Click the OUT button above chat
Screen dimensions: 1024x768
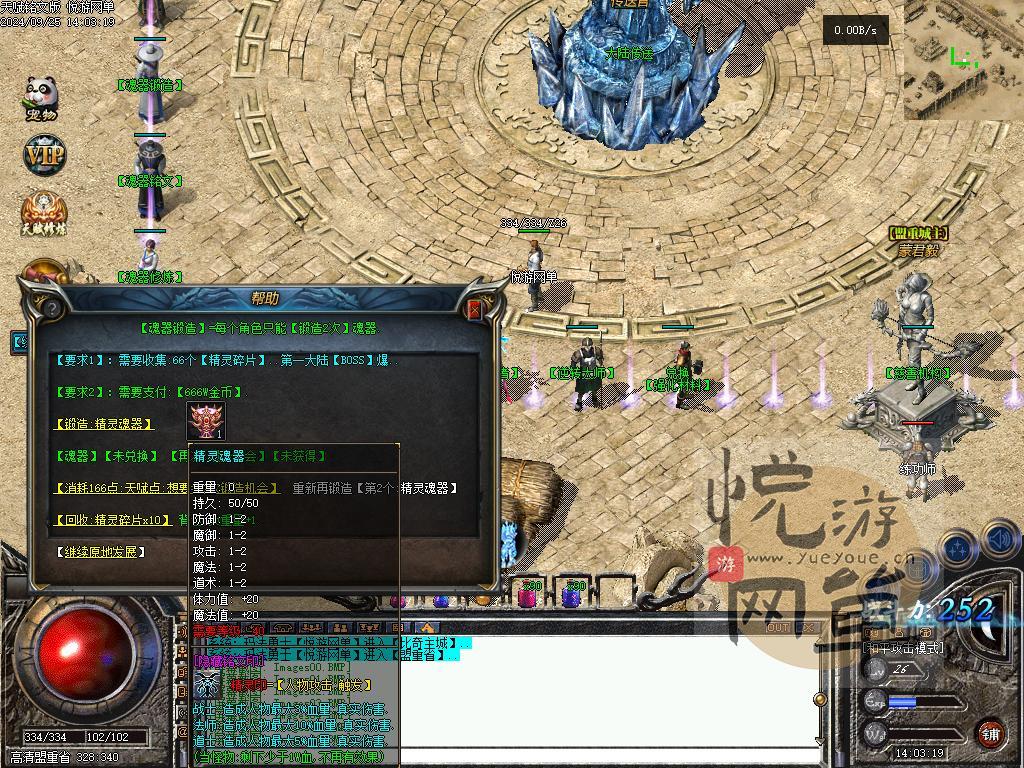(778, 628)
